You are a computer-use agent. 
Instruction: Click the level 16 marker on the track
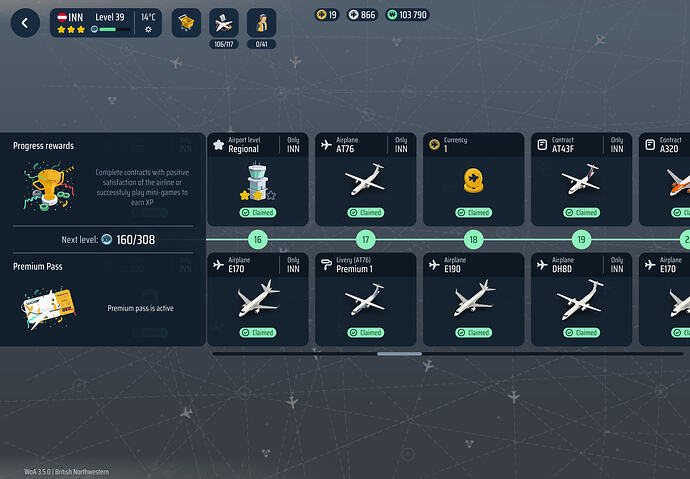[x=257, y=240]
